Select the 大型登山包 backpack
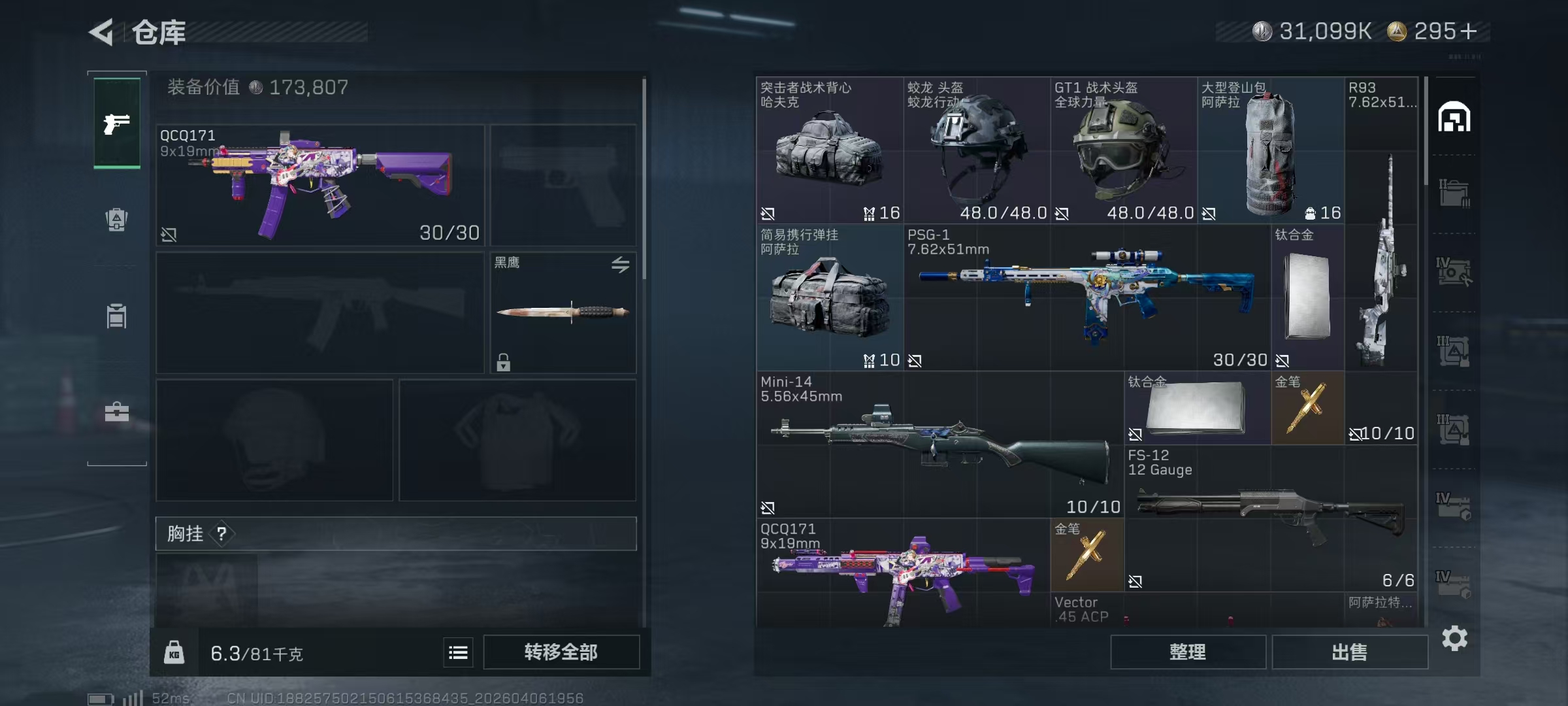The width and height of the screenshot is (1568, 706). click(x=1270, y=150)
